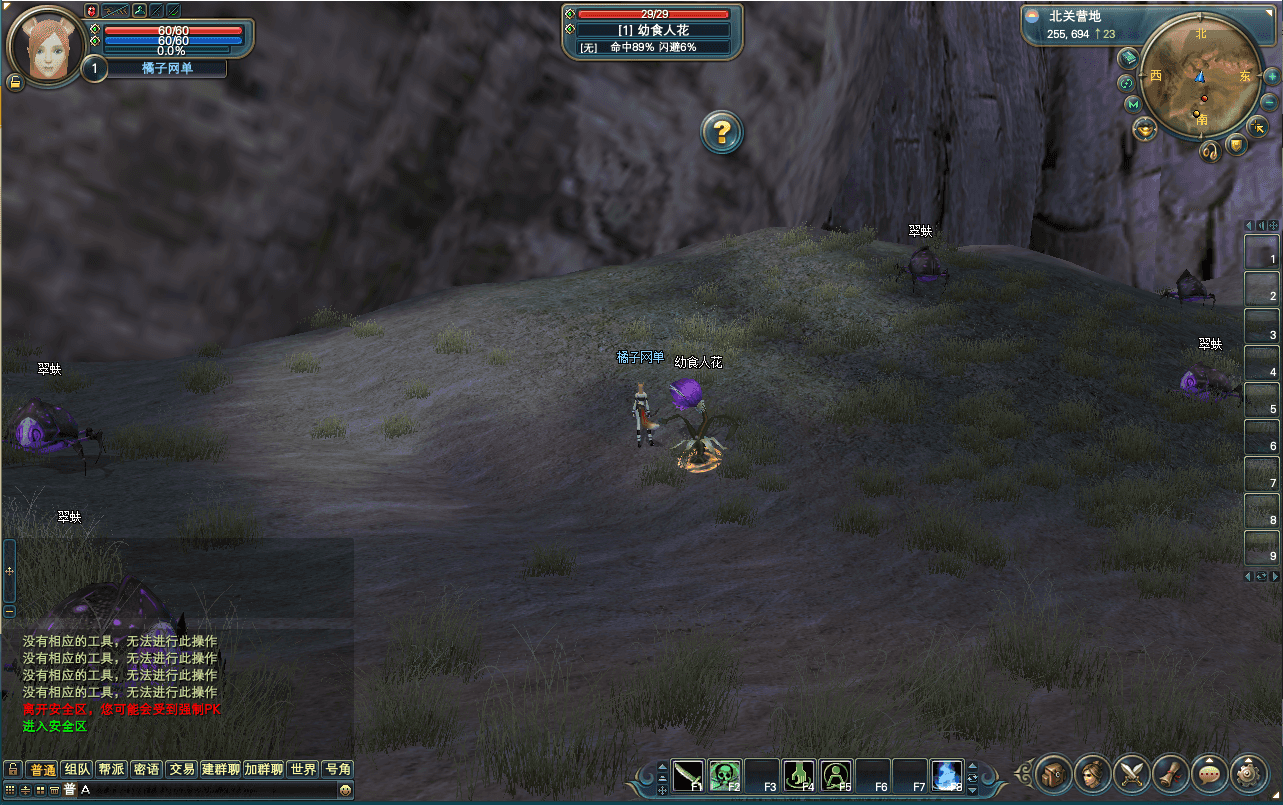This screenshot has height=805, width=1283.
Task: Open the backpack inventory
Action: pos(1053,773)
